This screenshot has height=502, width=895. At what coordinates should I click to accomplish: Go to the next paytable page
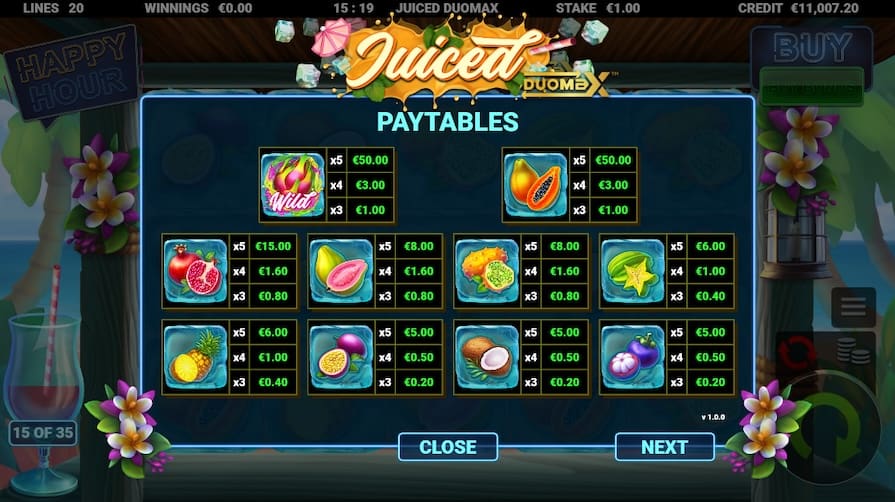(x=664, y=447)
